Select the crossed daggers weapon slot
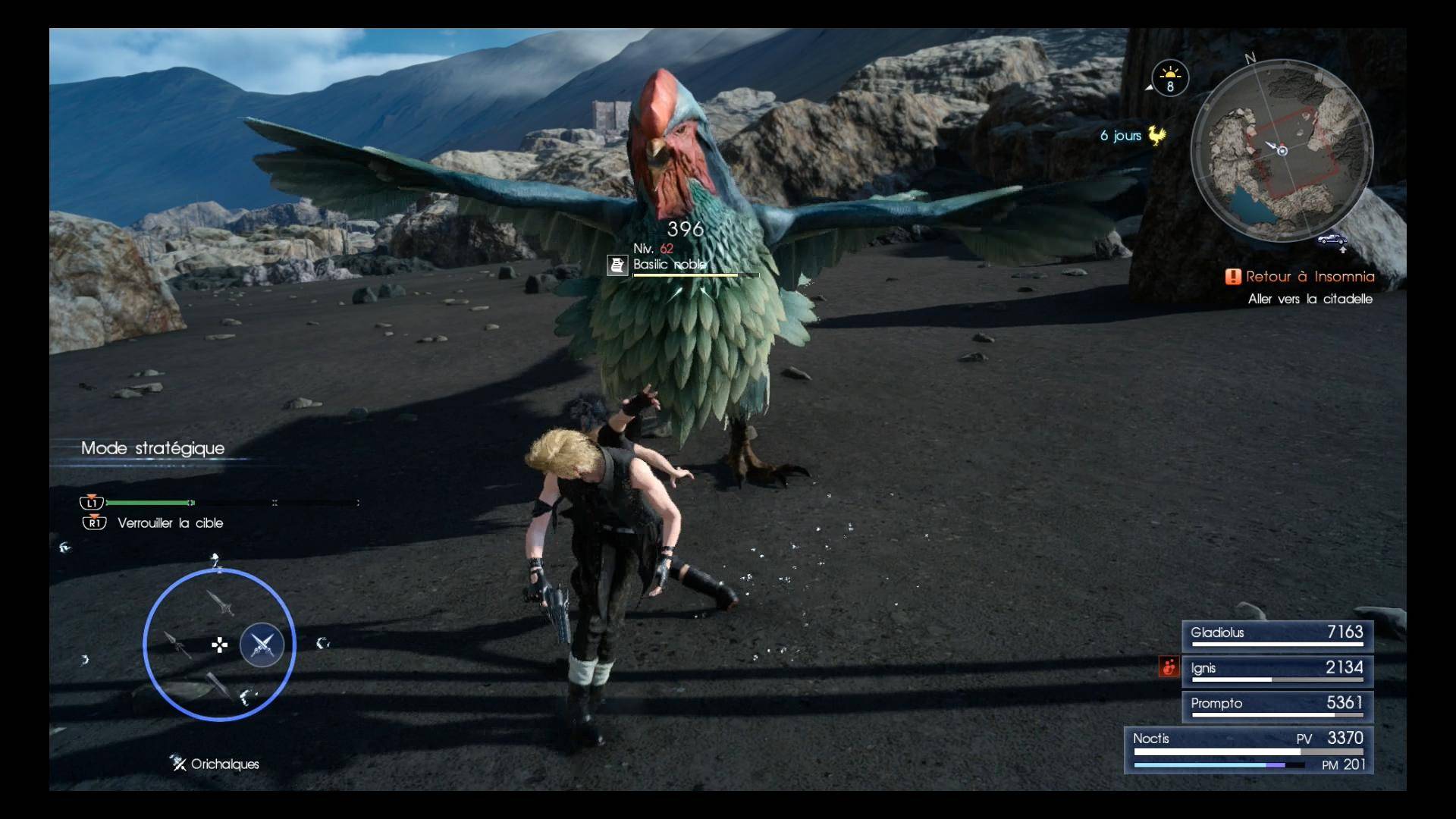 tap(262, 645)
